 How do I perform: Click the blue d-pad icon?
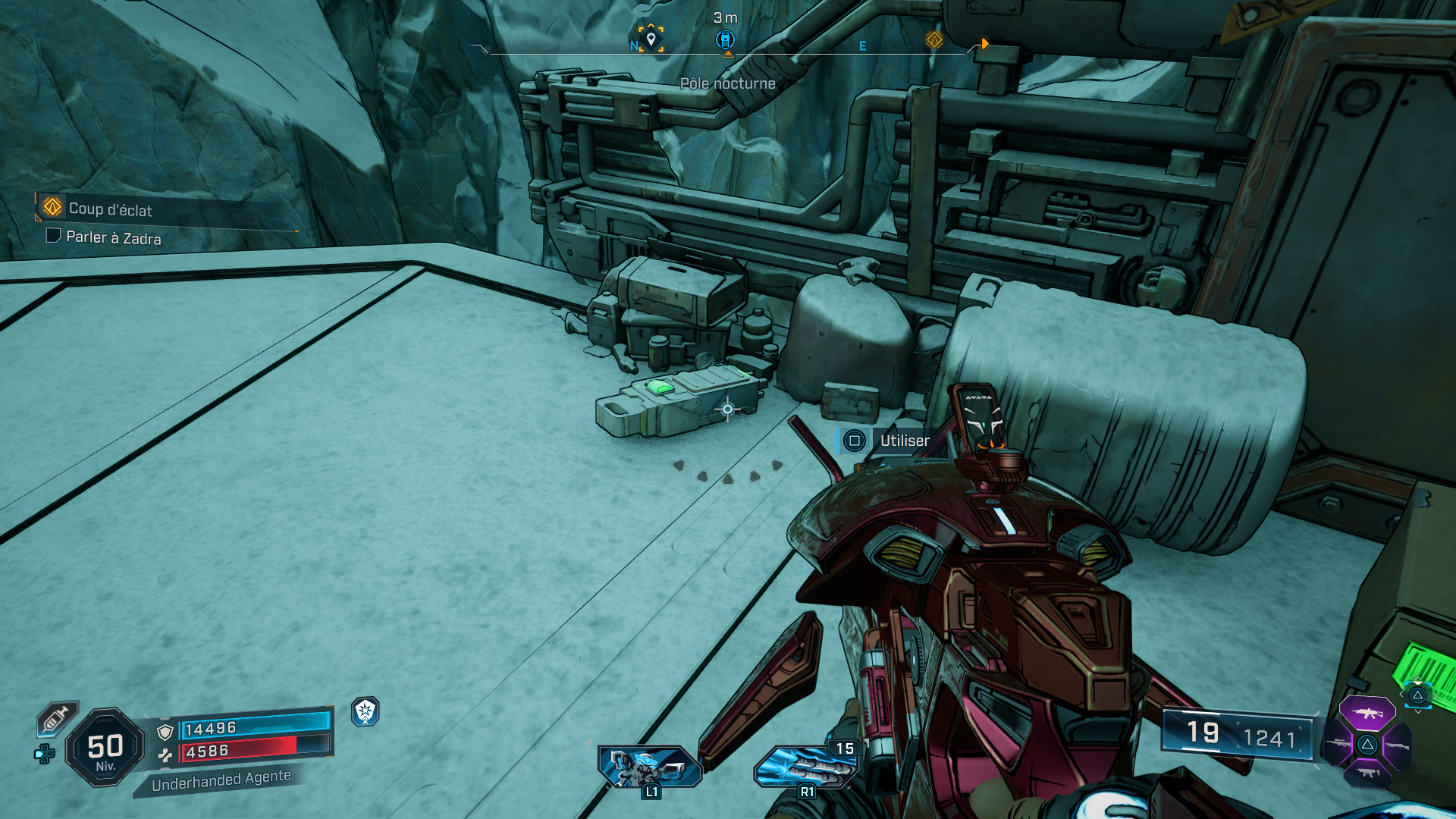44,754
